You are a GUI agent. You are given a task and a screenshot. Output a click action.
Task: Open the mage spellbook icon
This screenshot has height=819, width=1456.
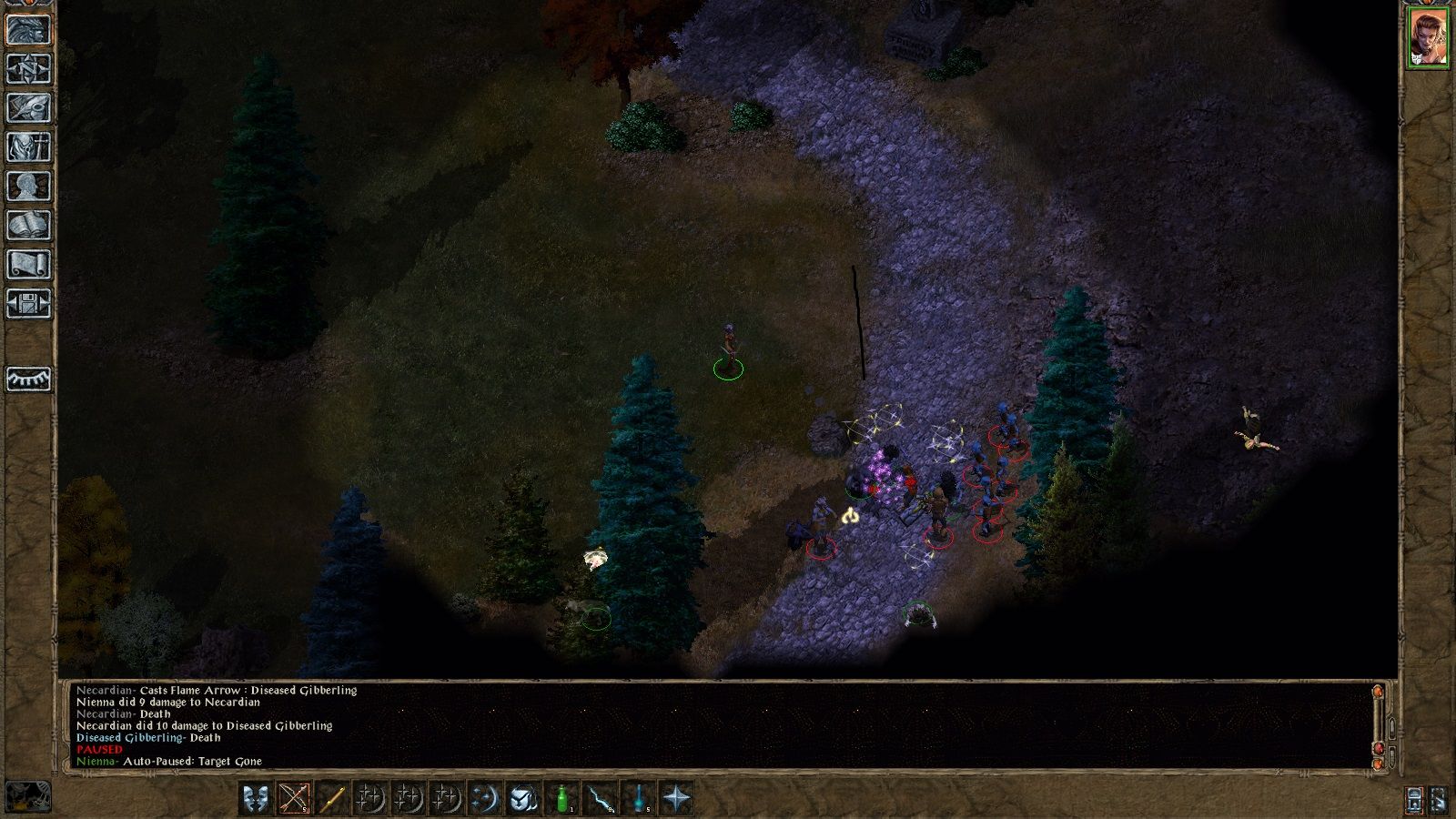28,225
